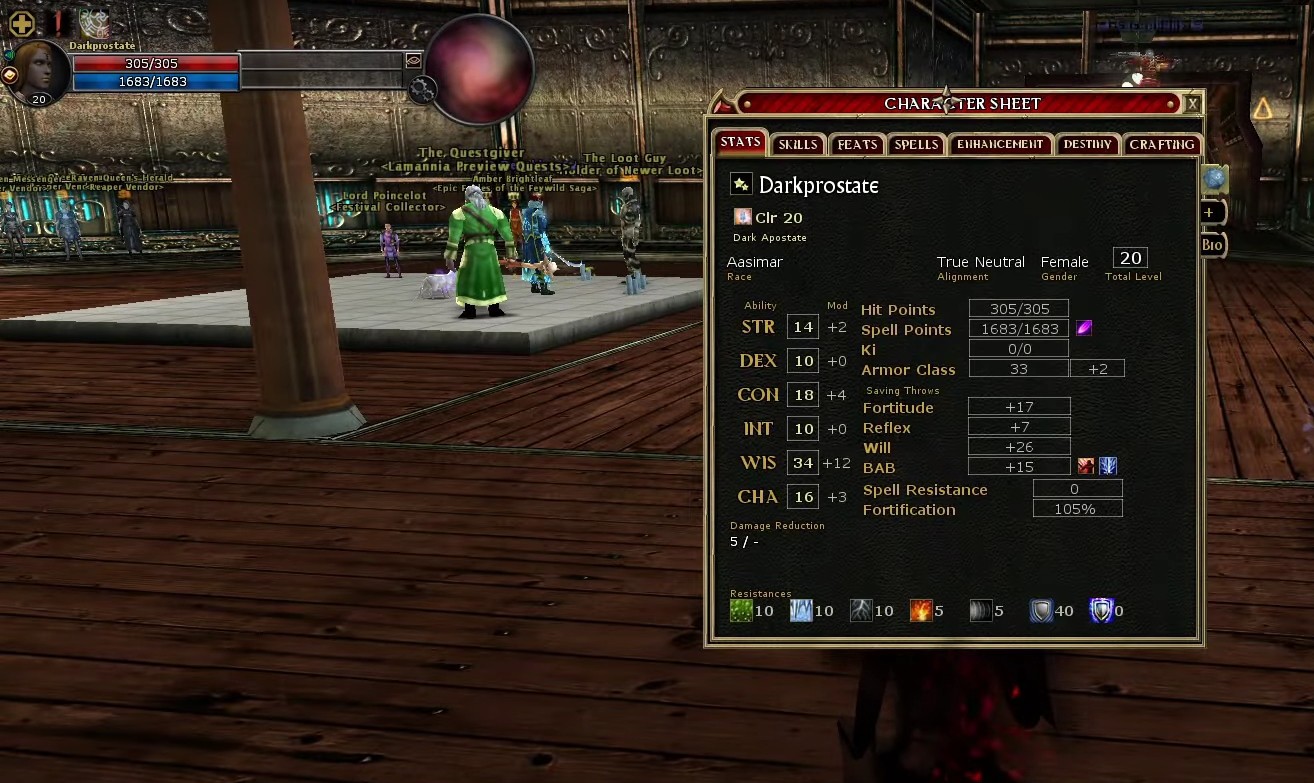Select Darkprostate's portrait in the party frame
The image size is (1314, 783).
click(x=38, y=72)
